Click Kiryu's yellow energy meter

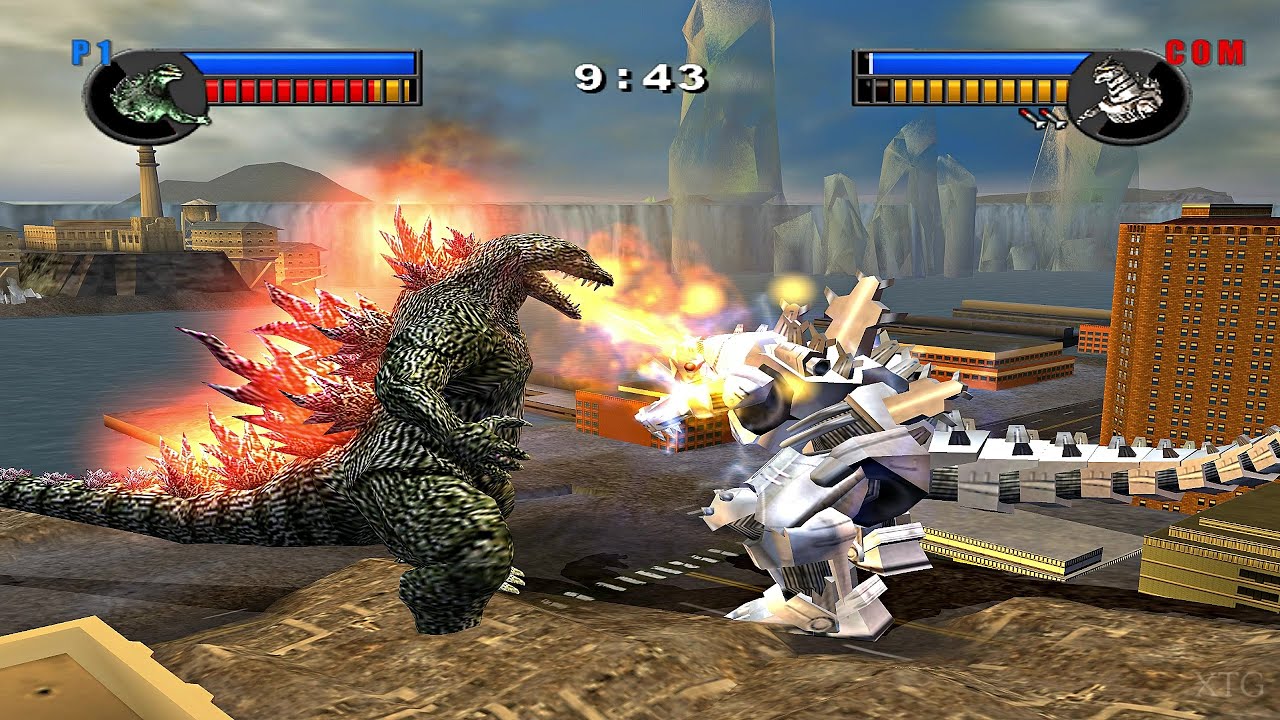pyautogui.click(x=980, y=90)
